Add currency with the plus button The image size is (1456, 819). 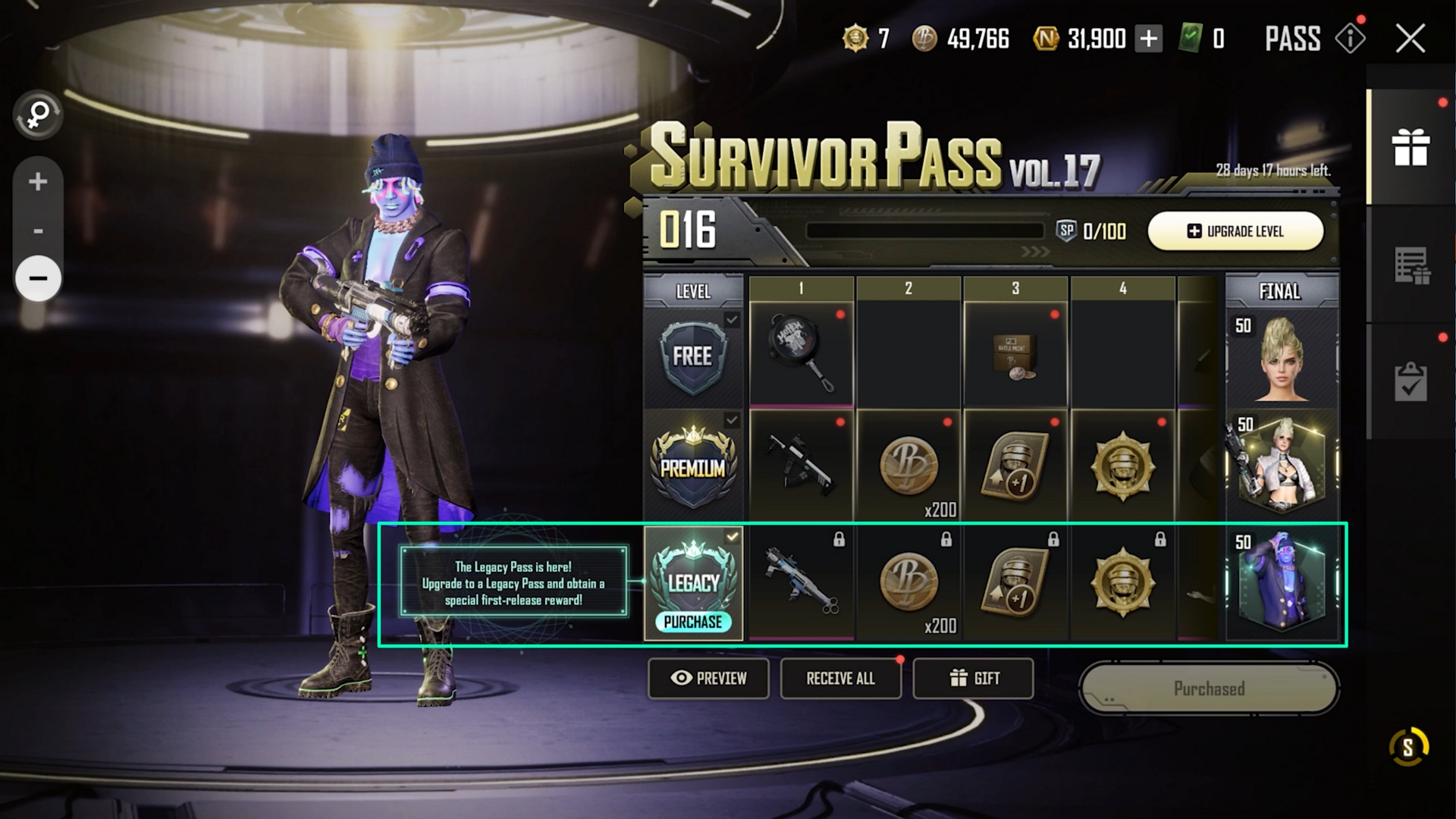pos(1149,39)
